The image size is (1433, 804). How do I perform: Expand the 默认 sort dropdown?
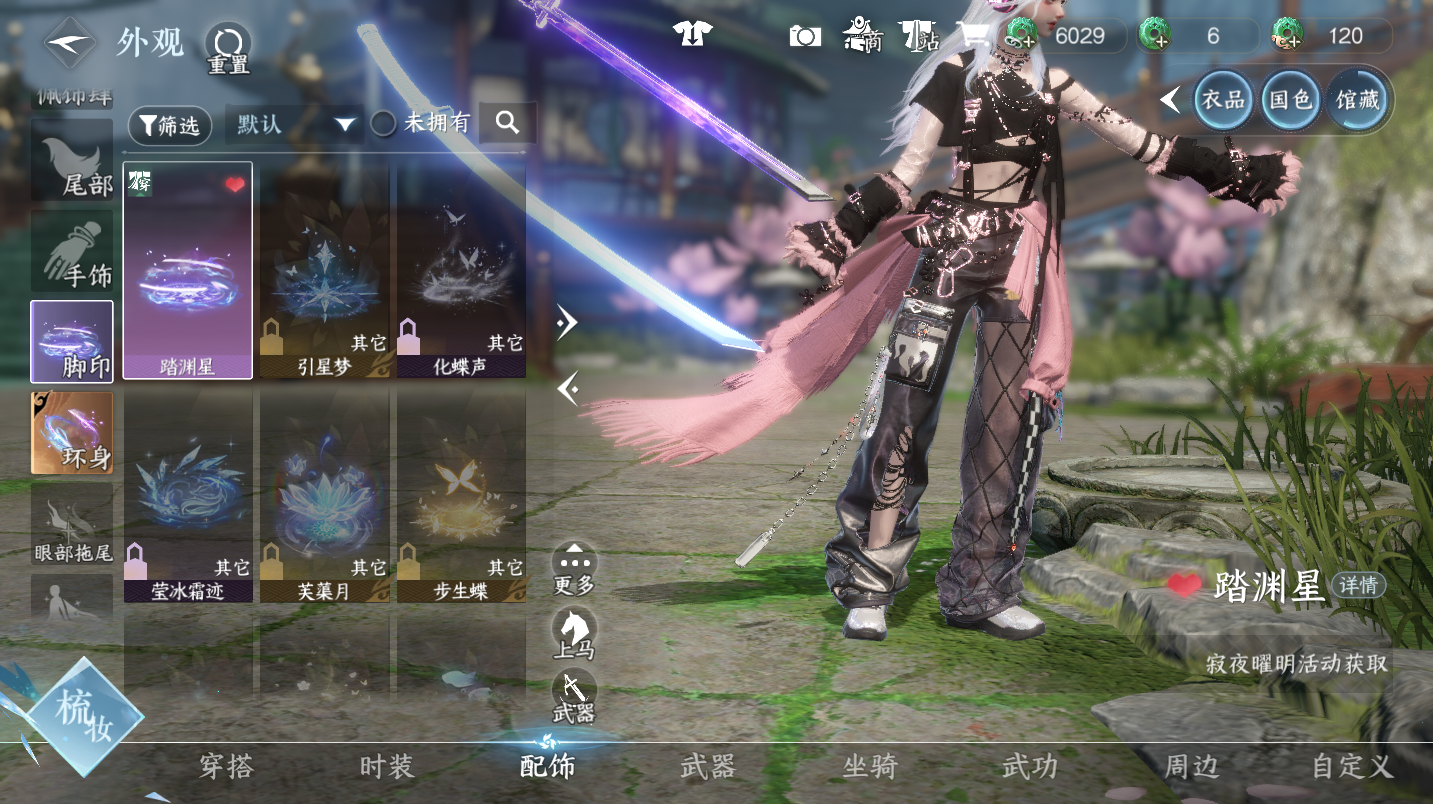(294, 125)
